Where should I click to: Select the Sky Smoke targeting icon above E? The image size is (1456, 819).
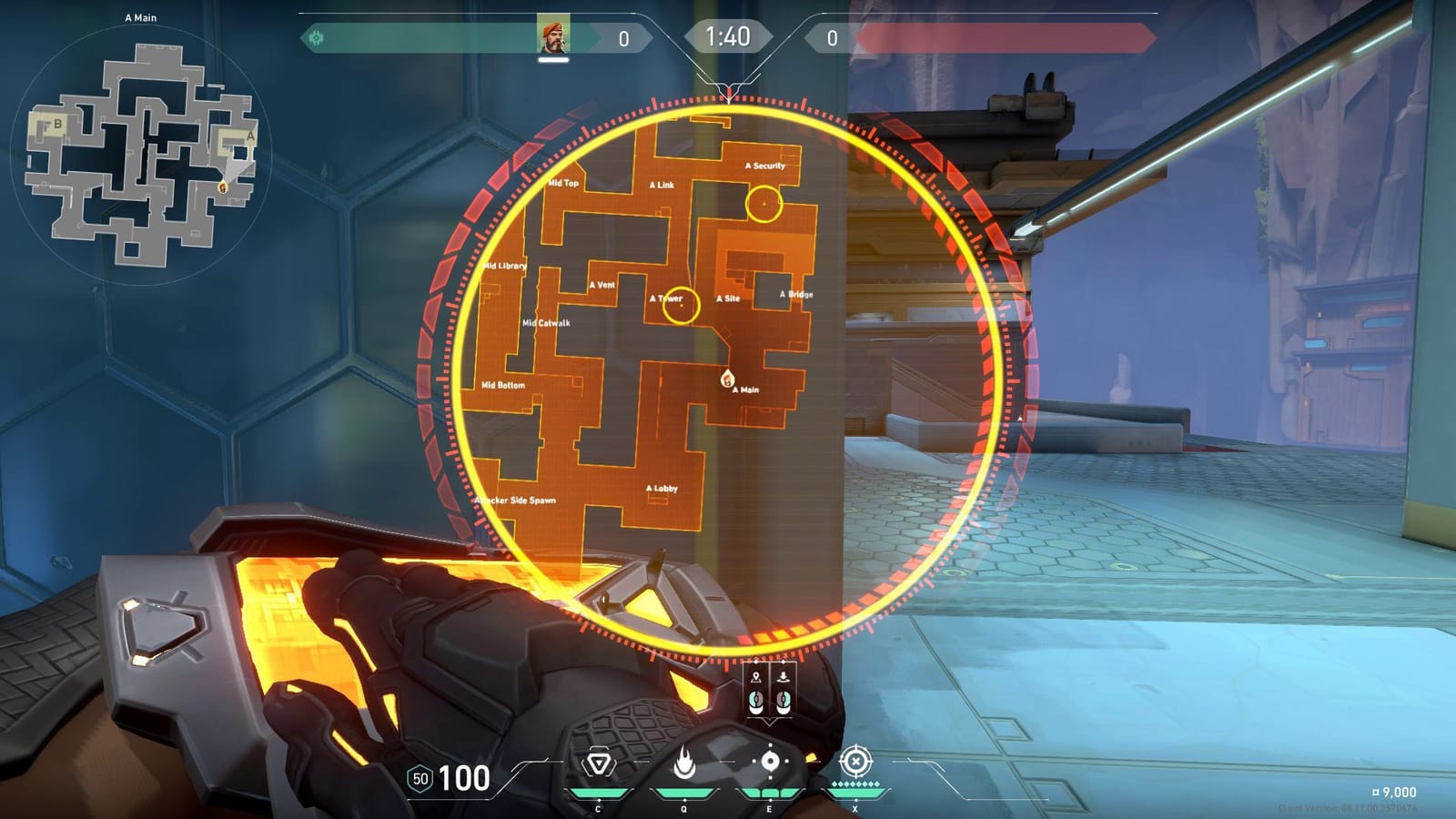pyautogui.click(x=771, y=761)
